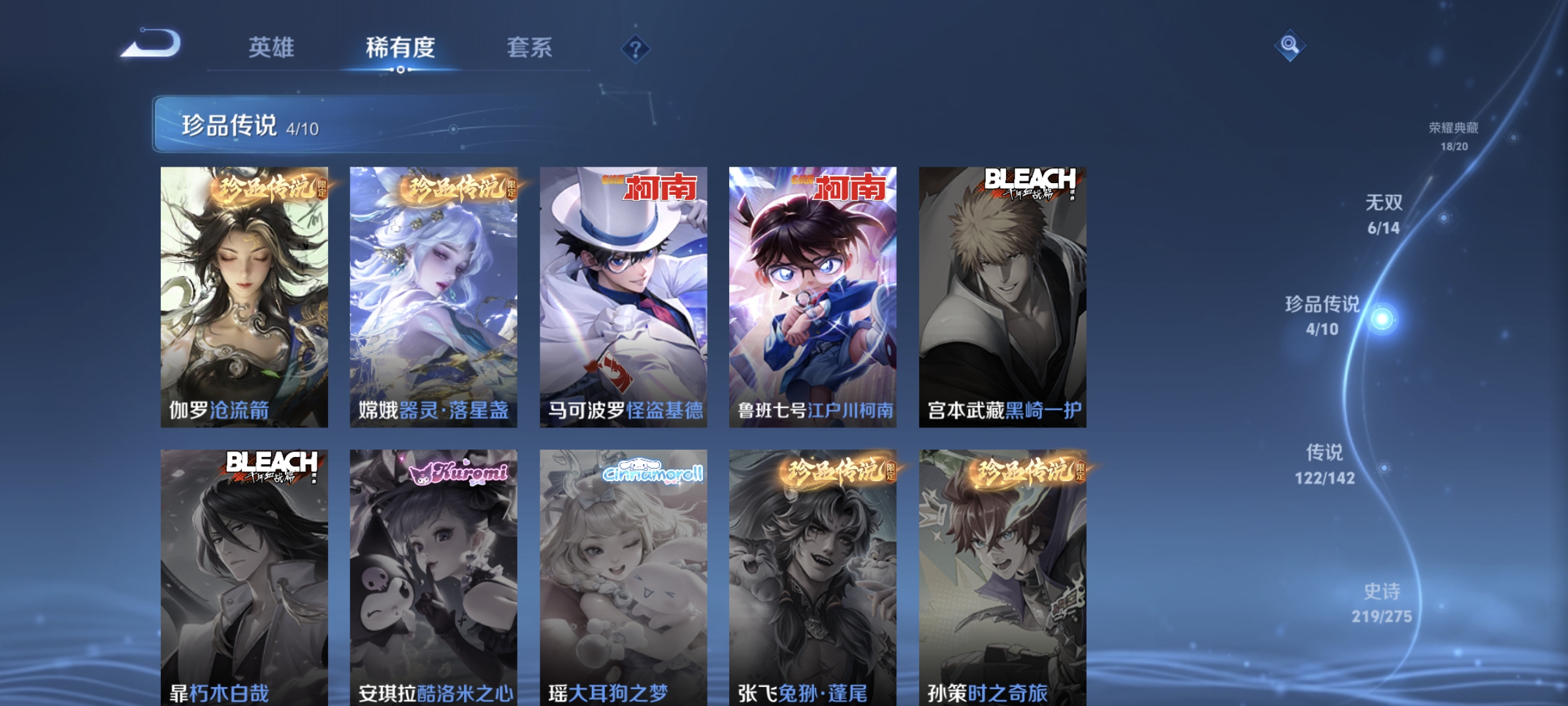Switch to the 套系 tab
The width and height of the screenshot is (1568, 706).
pyautogui.click(x=531, y=48)
